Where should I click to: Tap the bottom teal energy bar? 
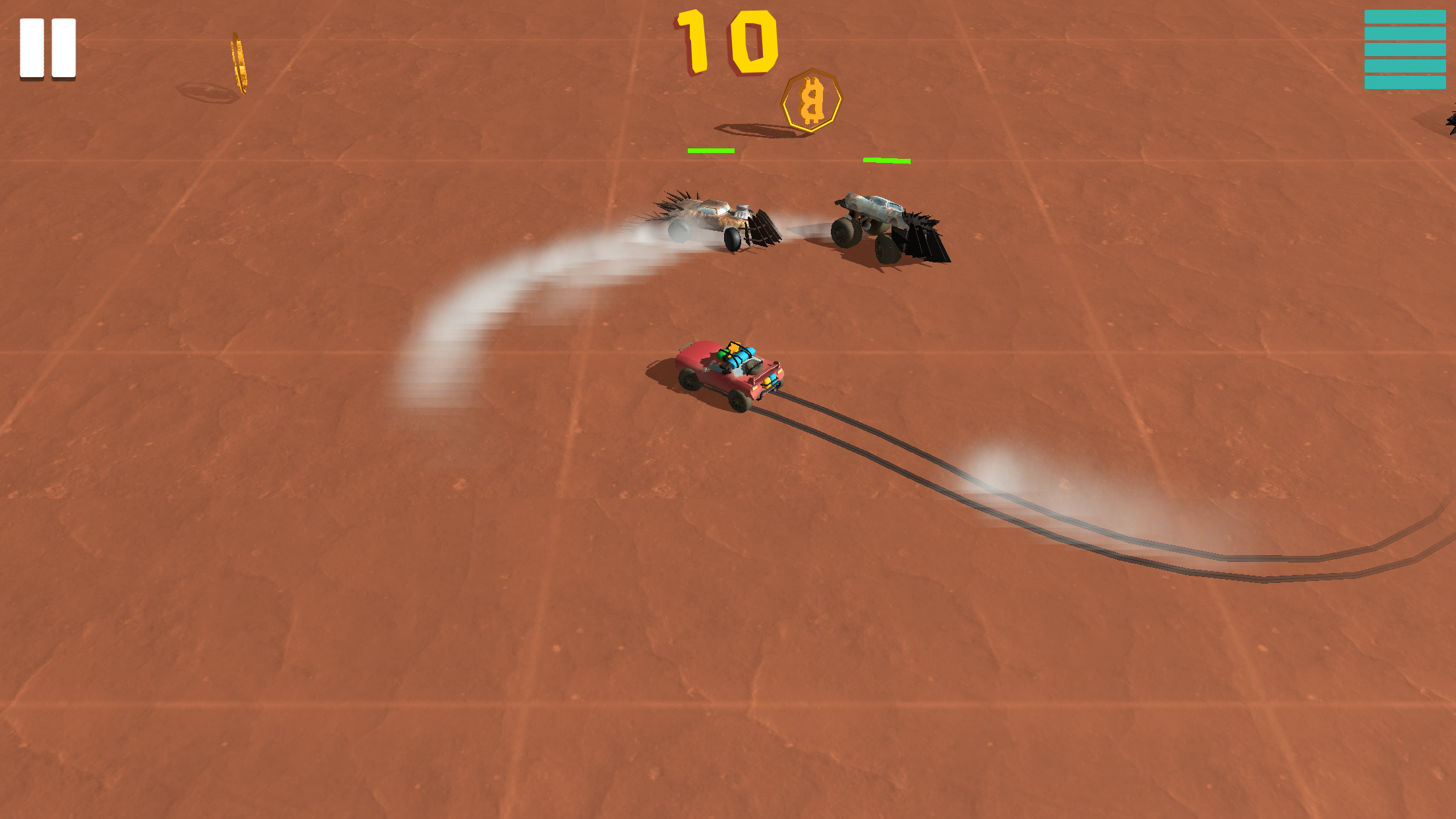tap(1405, 82)
